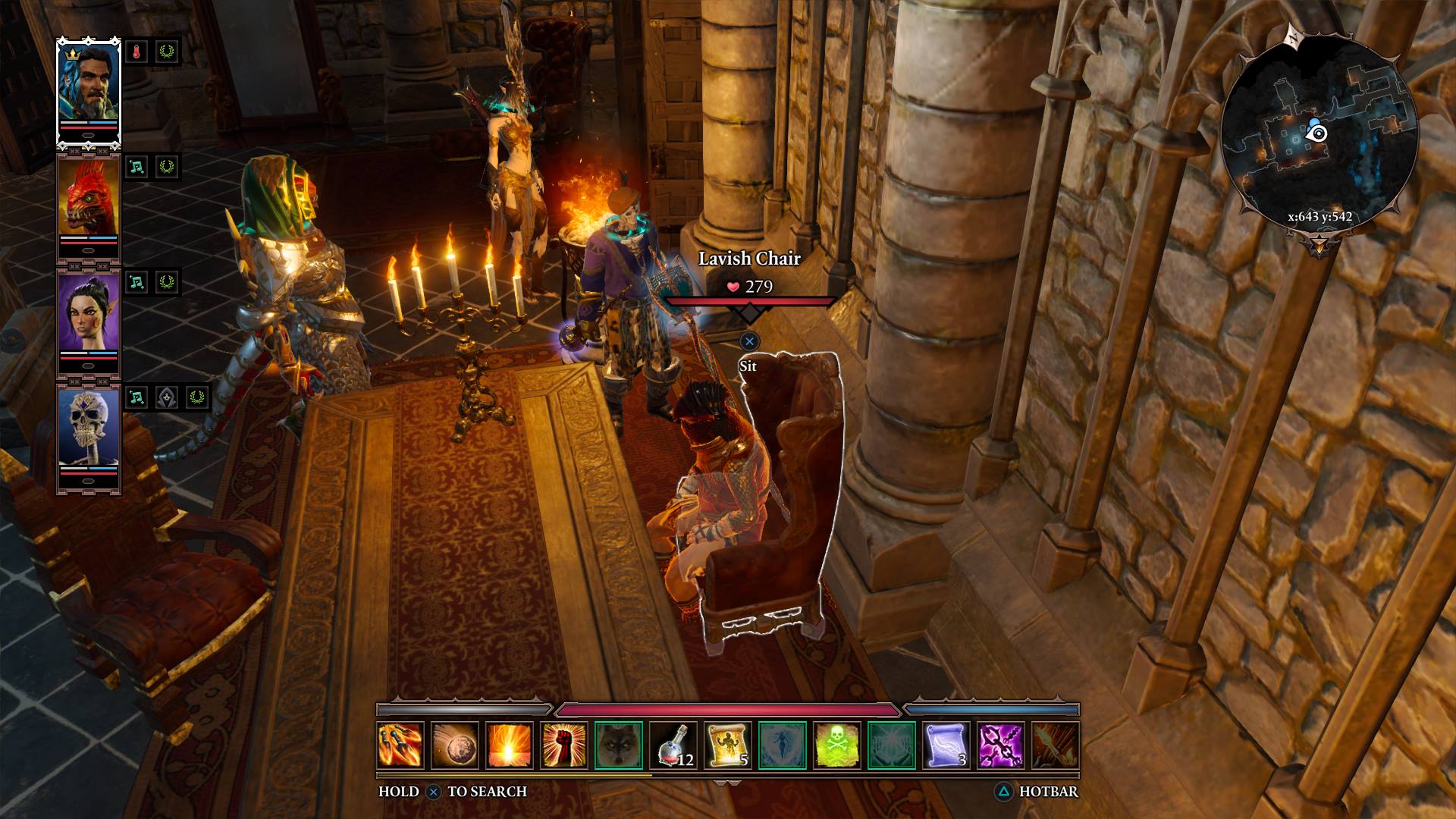This screenshot has height=819, width=1456.
Task: Use the meteor rock skill
Action: point(455,745)
